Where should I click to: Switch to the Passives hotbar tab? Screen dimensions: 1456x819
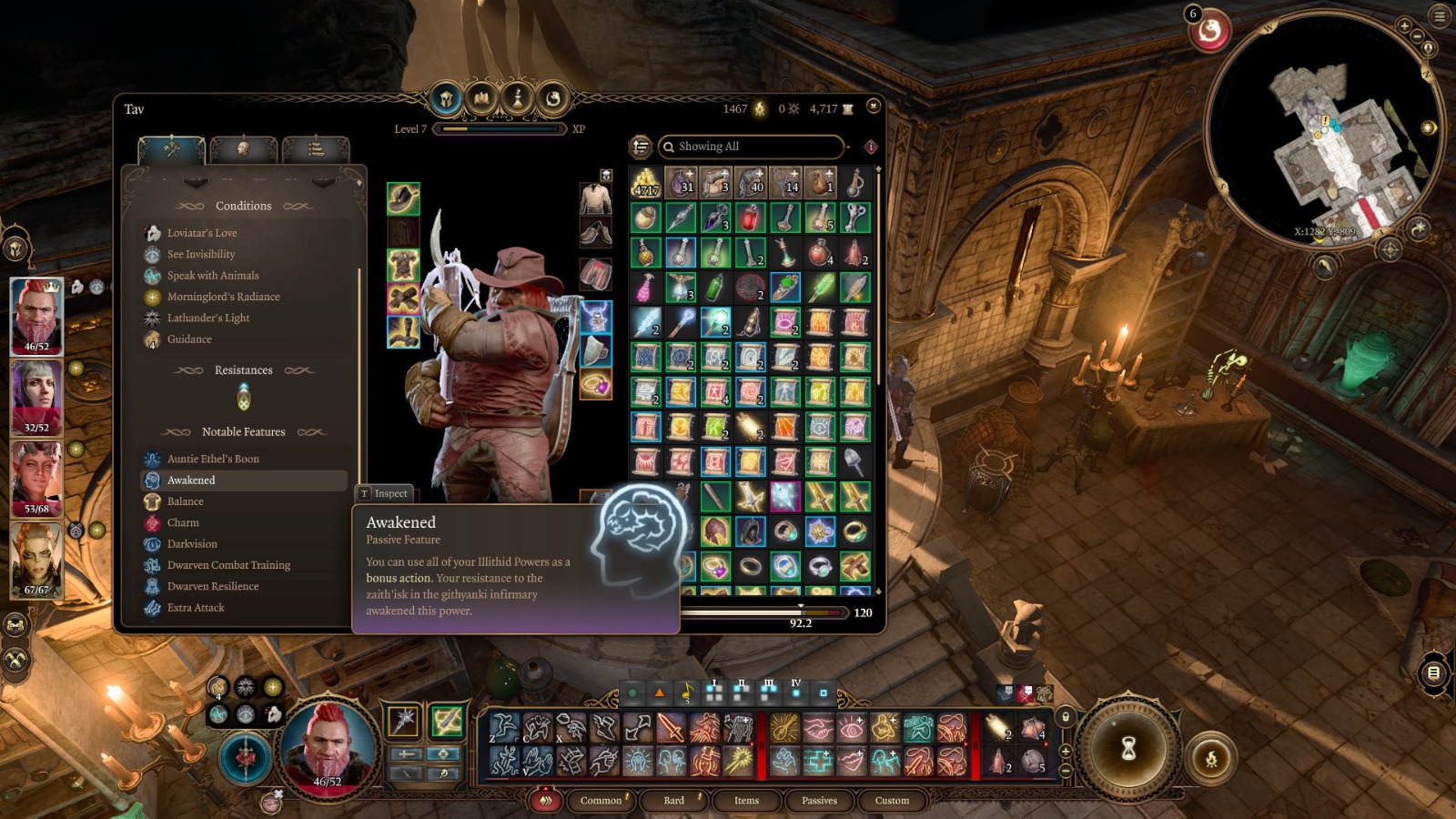coord(819,801)
